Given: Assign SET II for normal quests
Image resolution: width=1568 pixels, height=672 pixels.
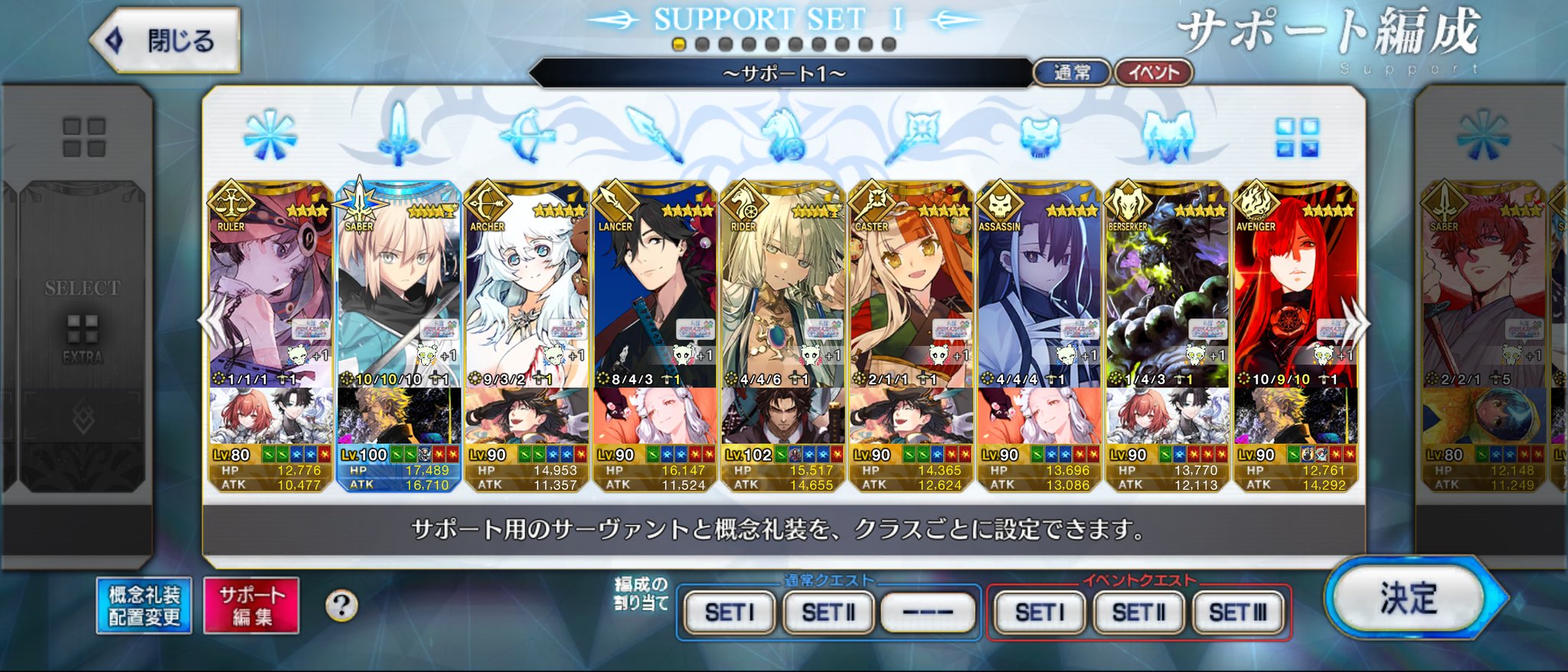Looking at the screenshot, I should [x=828, y=612].
